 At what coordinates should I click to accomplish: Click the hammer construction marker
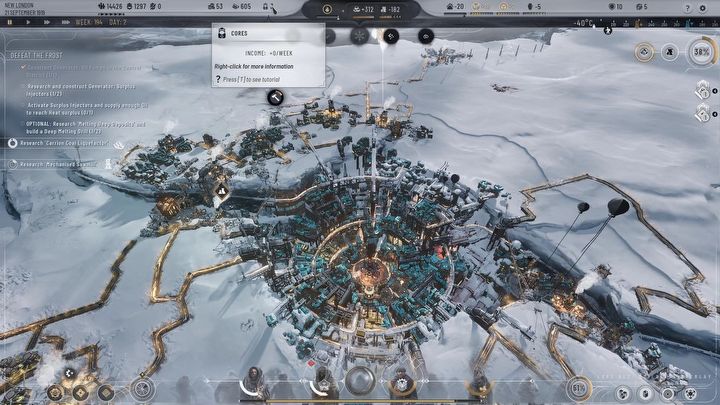pos(274,97)
